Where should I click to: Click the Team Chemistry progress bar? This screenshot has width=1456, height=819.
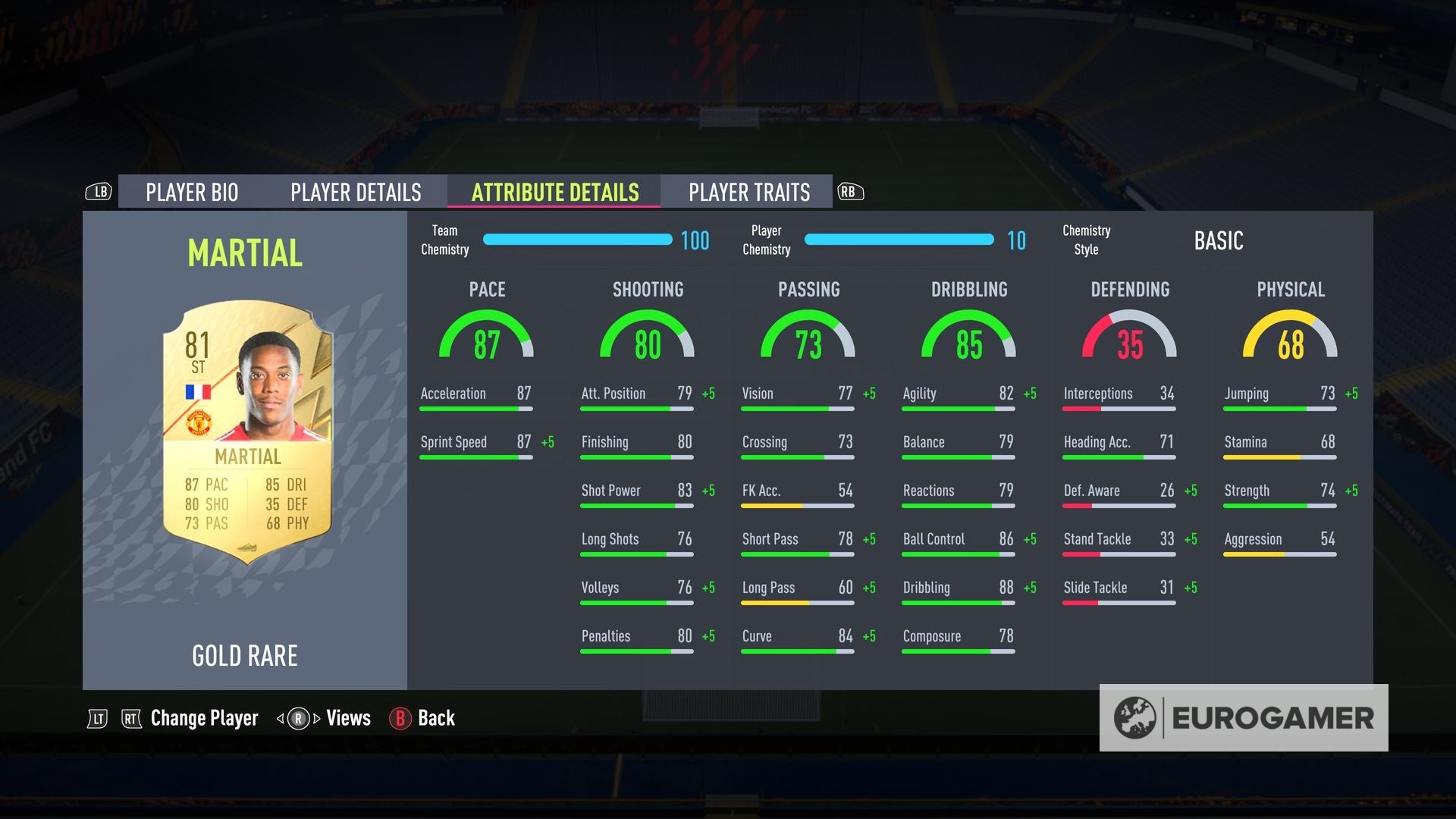576,240
